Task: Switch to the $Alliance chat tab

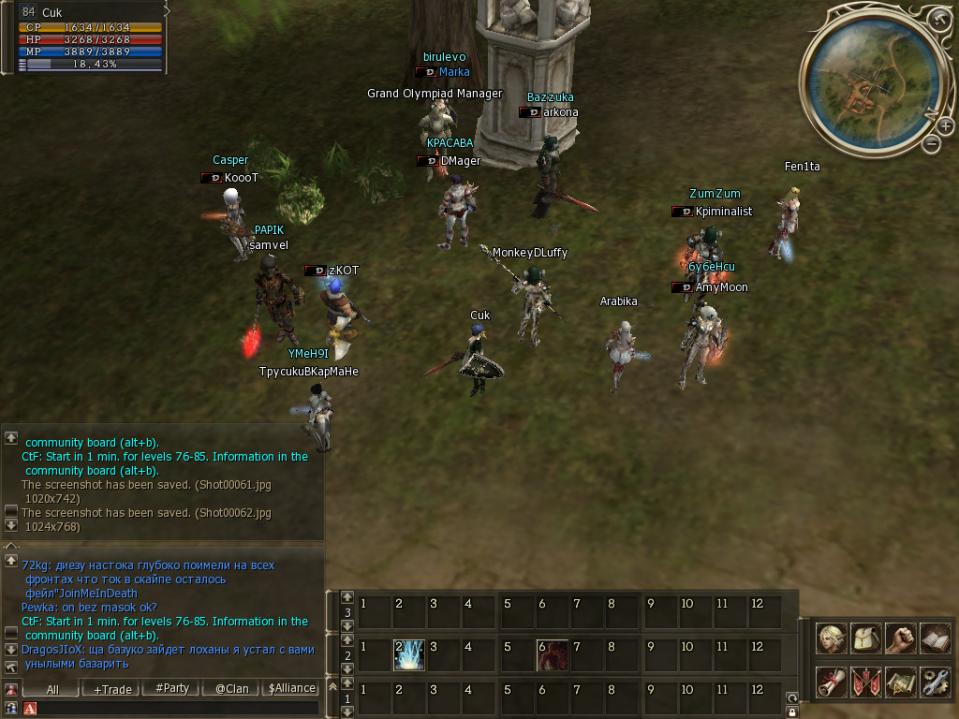Action: click(292, 689)
